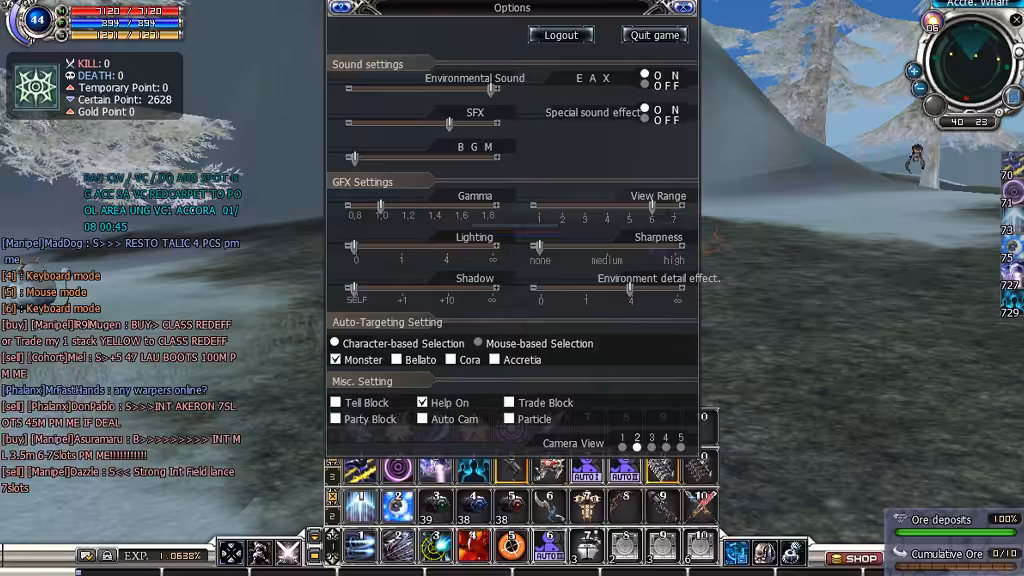The height and width of the screenshot is (576, 1024).
Task: Uncheck the Monster auto-target checkbox
Action: tap(336, 359)
